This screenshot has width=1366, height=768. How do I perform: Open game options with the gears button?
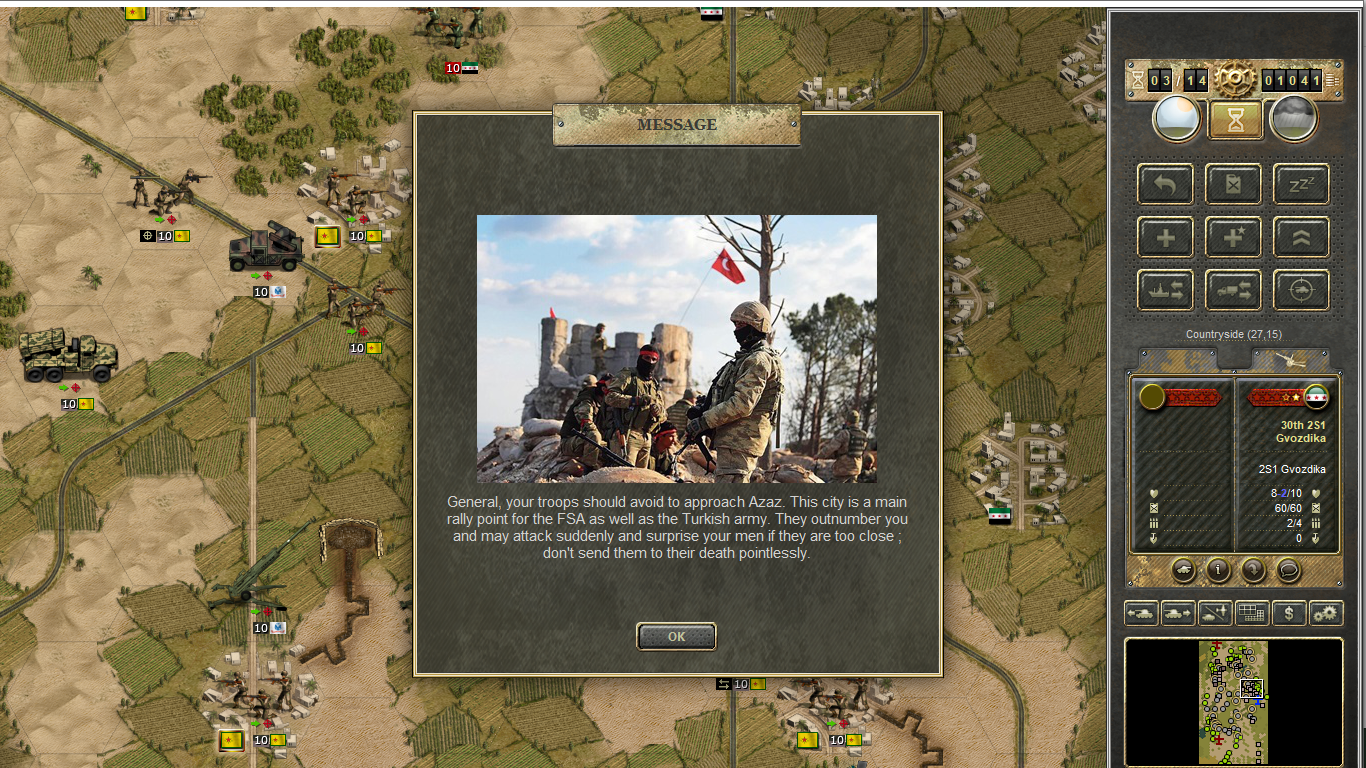pos(1326,613)
